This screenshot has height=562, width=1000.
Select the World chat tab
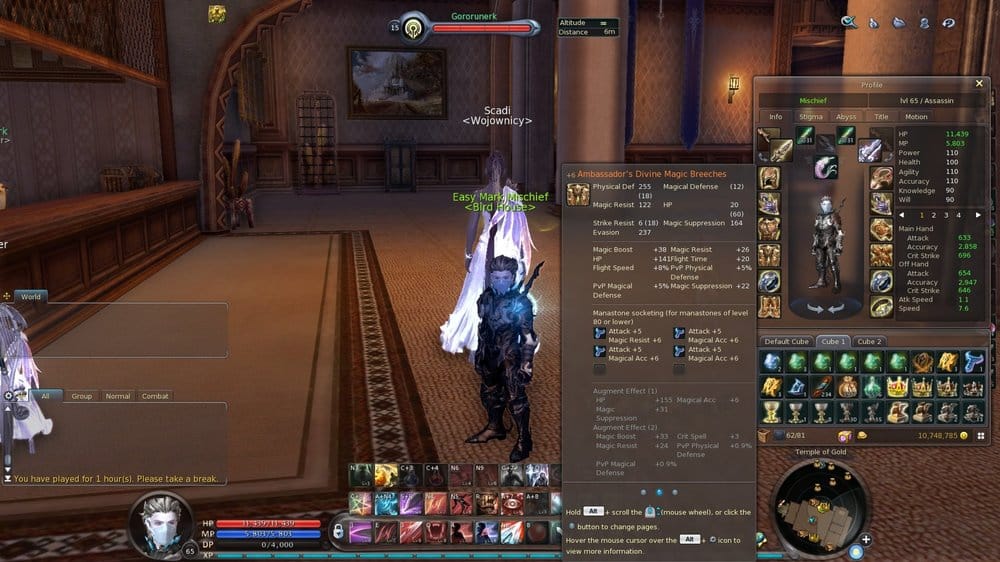(31, 297)
